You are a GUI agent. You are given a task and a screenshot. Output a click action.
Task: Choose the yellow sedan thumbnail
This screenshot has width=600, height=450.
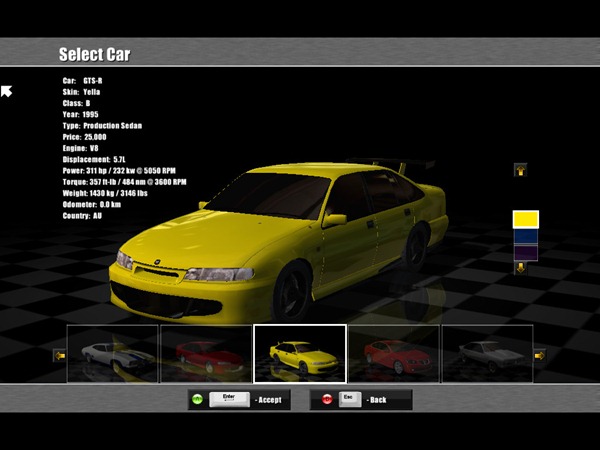[300, 354]
